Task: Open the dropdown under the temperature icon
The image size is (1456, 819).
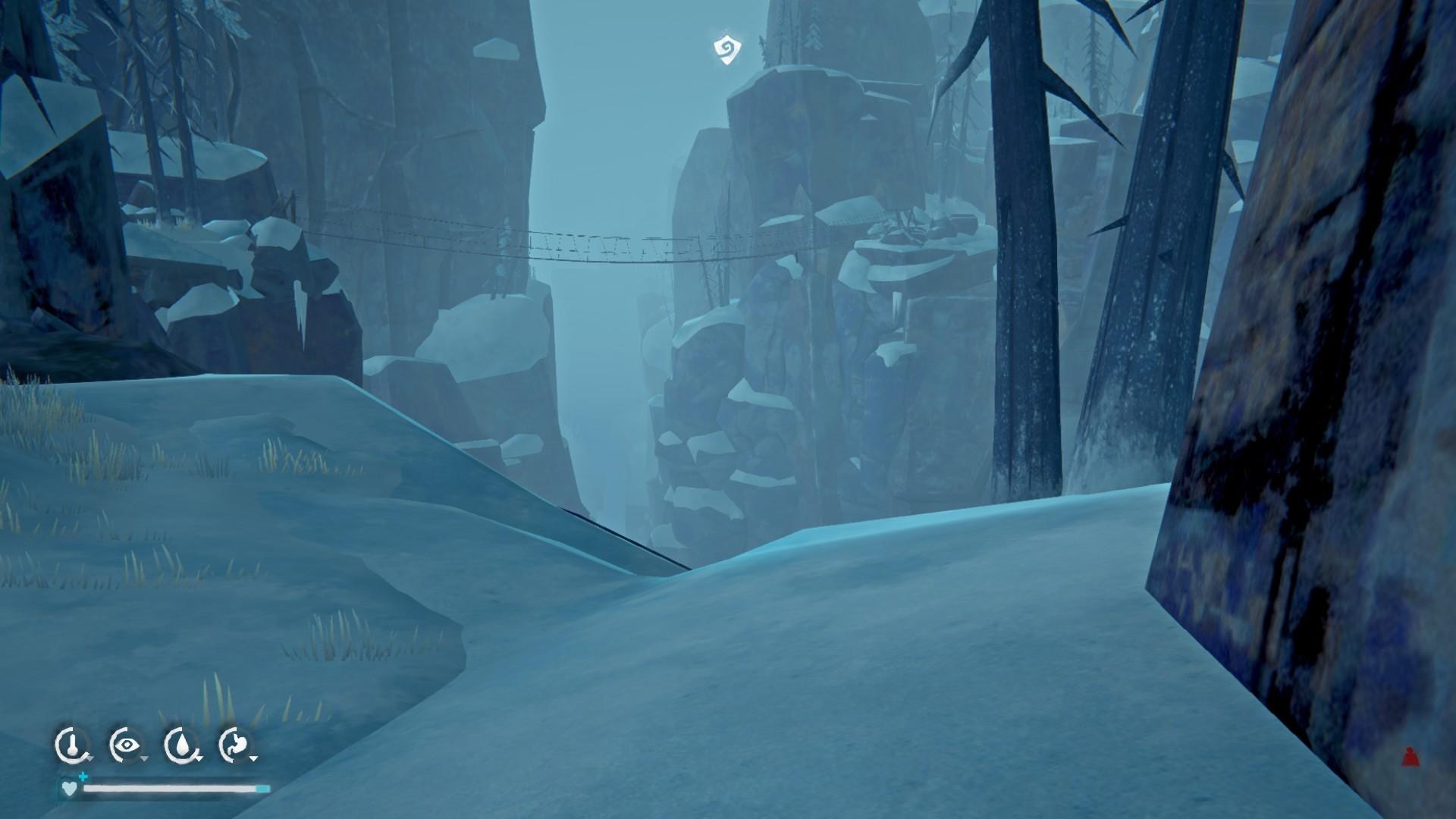Action: point(89,759)
